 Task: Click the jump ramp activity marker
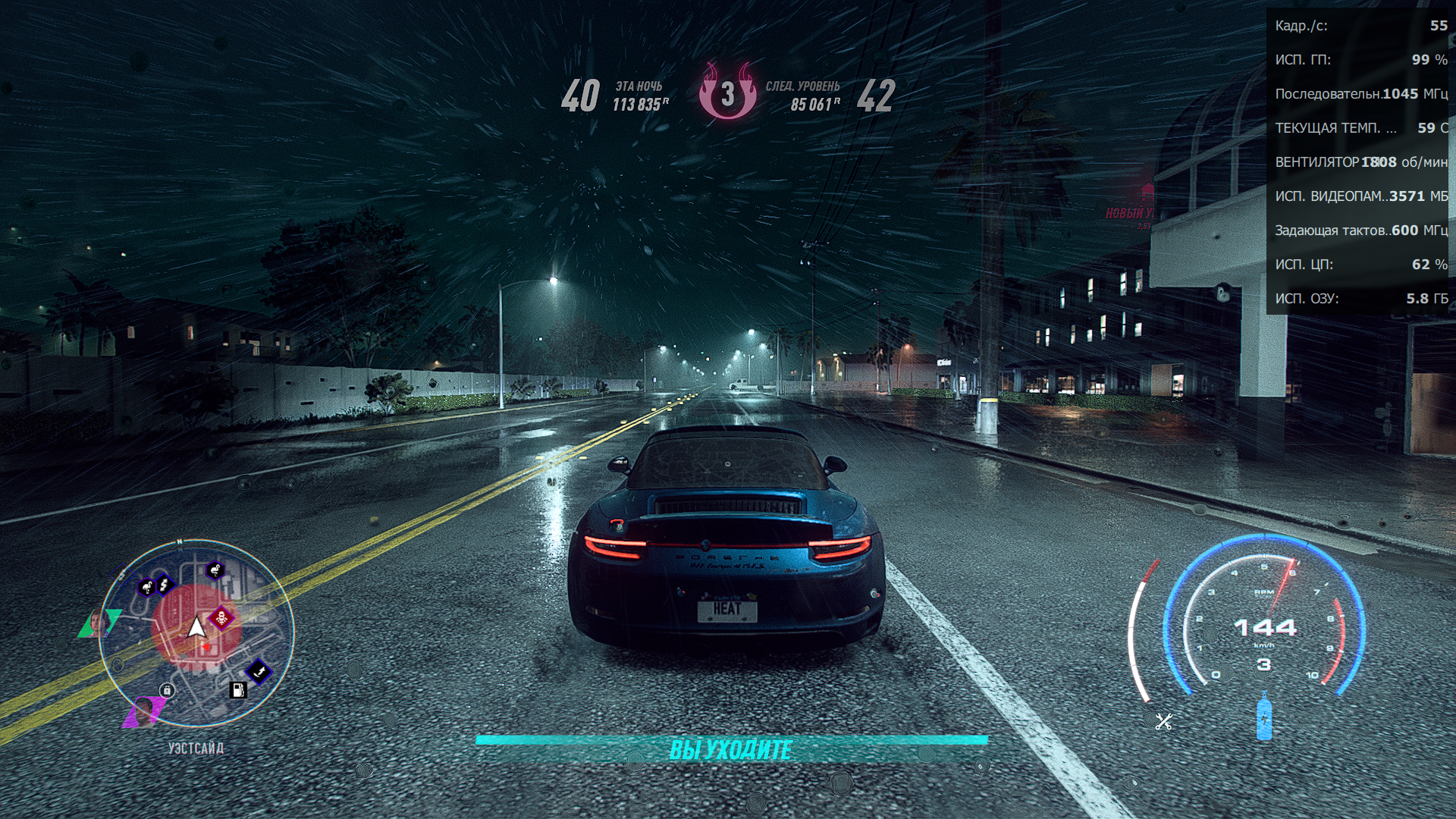coord(259,670)
